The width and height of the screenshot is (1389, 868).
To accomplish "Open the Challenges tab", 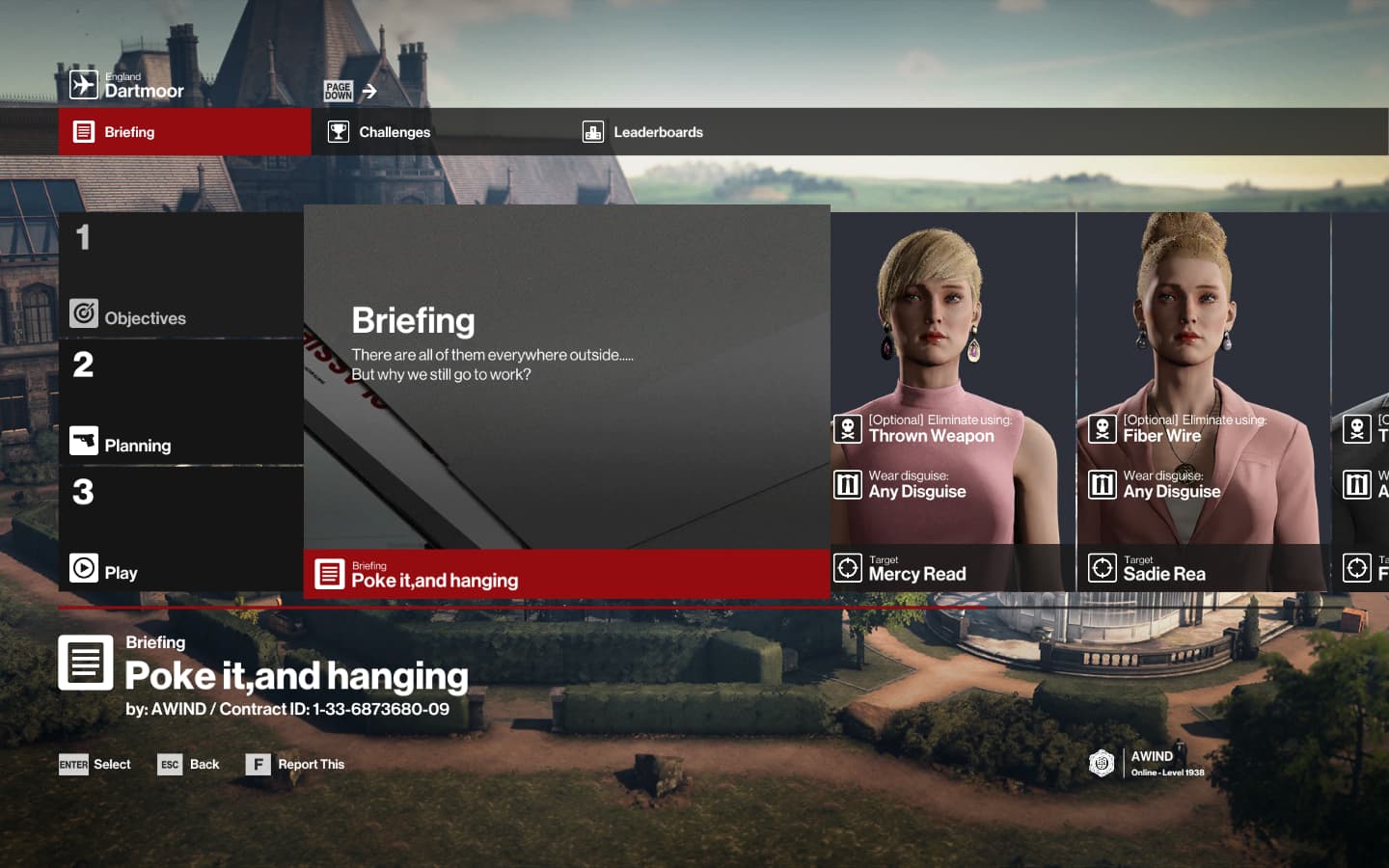I will 394,132.
